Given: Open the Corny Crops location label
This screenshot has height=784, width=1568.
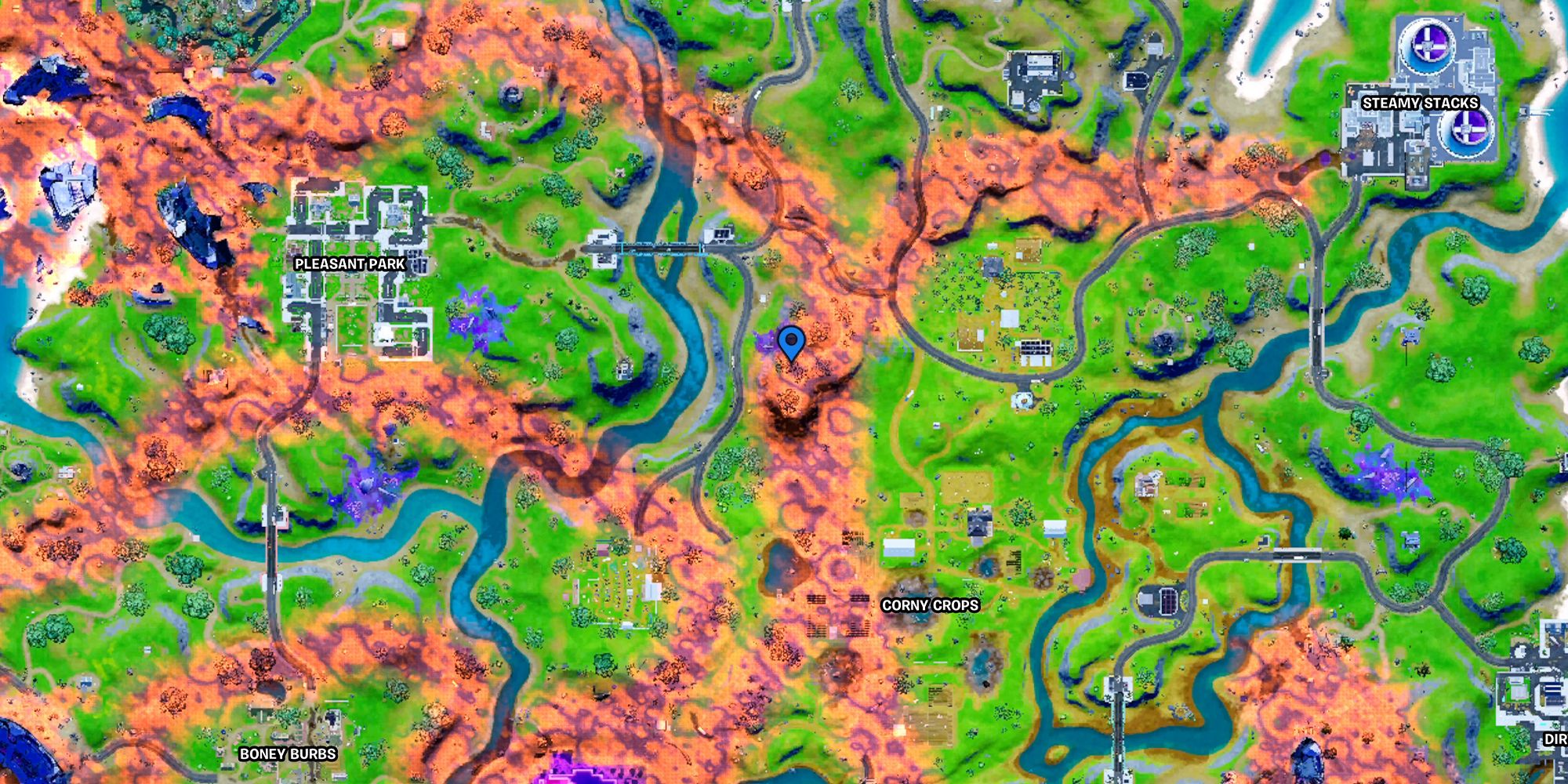Looking at the screenshot, I should (x=930, y=604).
